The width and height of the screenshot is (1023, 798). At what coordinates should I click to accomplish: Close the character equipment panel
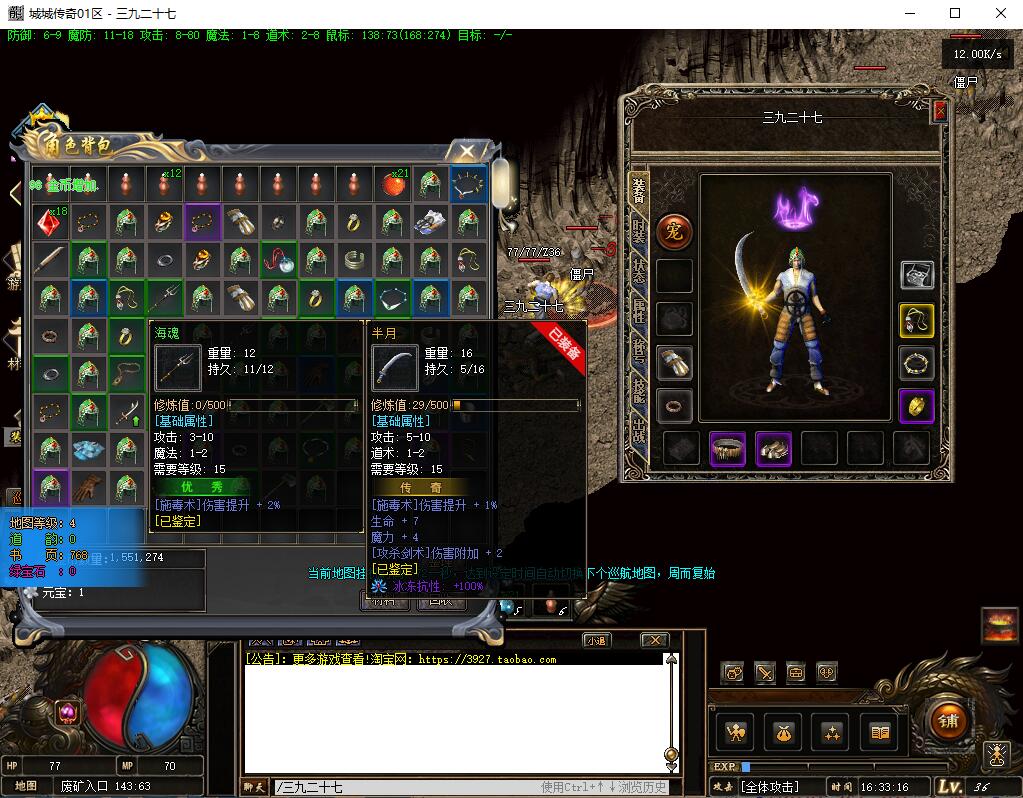click(x=939, y=111)
